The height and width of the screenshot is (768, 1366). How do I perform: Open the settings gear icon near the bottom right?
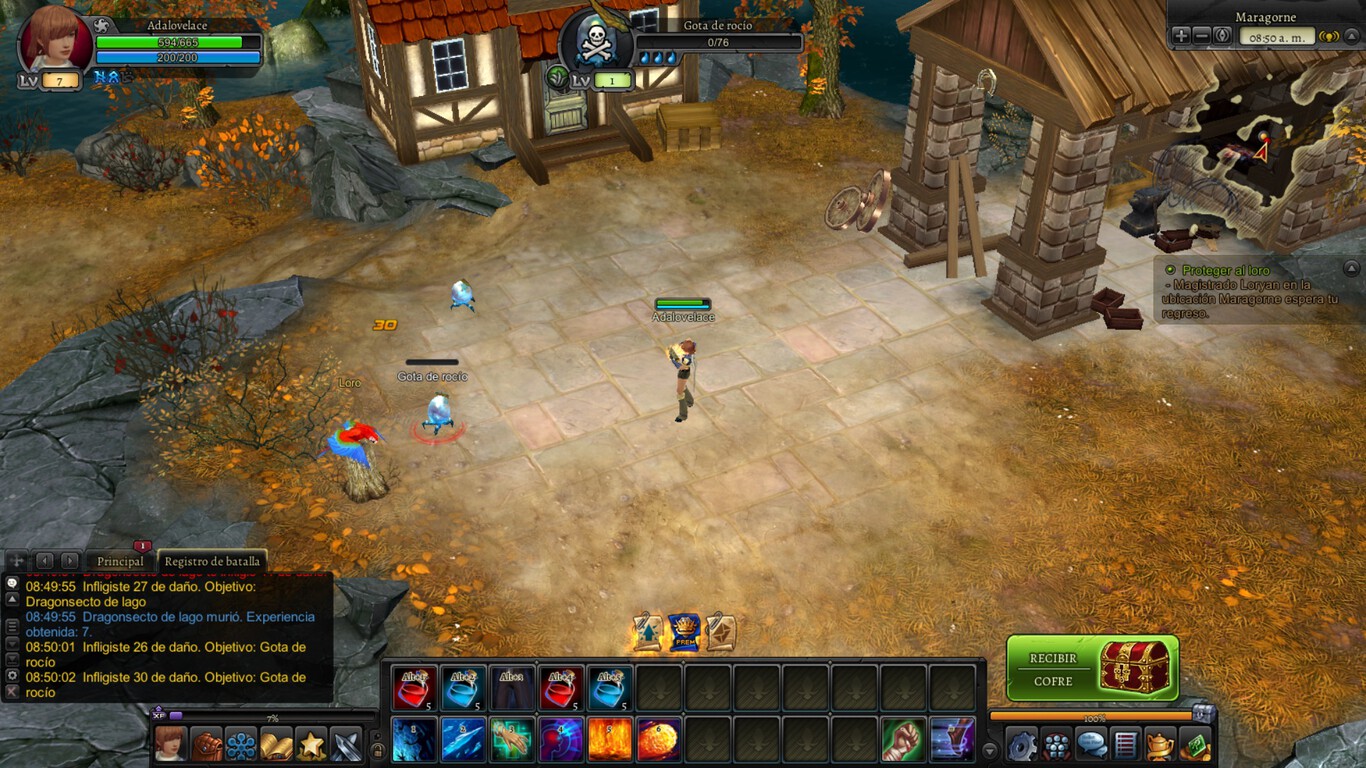tap(1021, 742)
